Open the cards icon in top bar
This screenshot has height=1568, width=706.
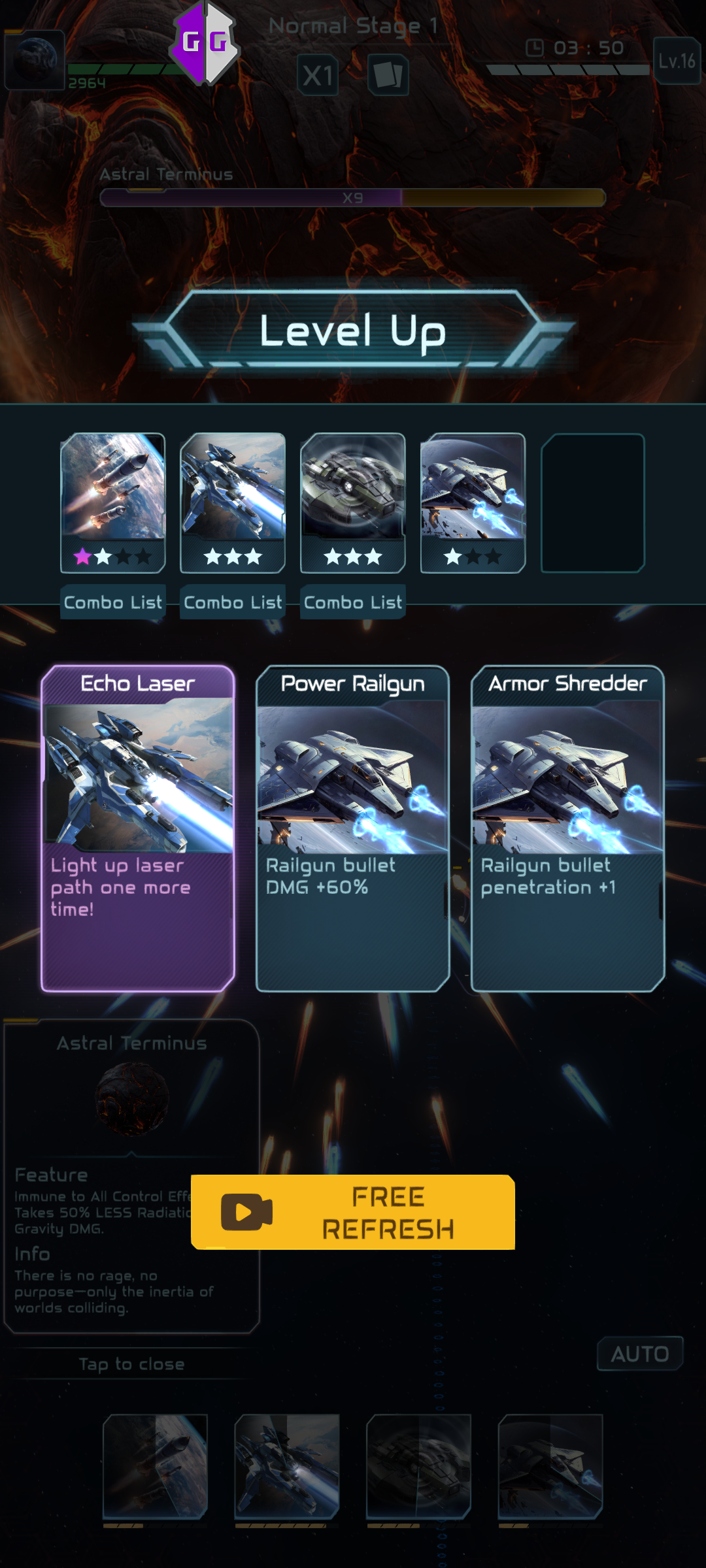[388, 74]
